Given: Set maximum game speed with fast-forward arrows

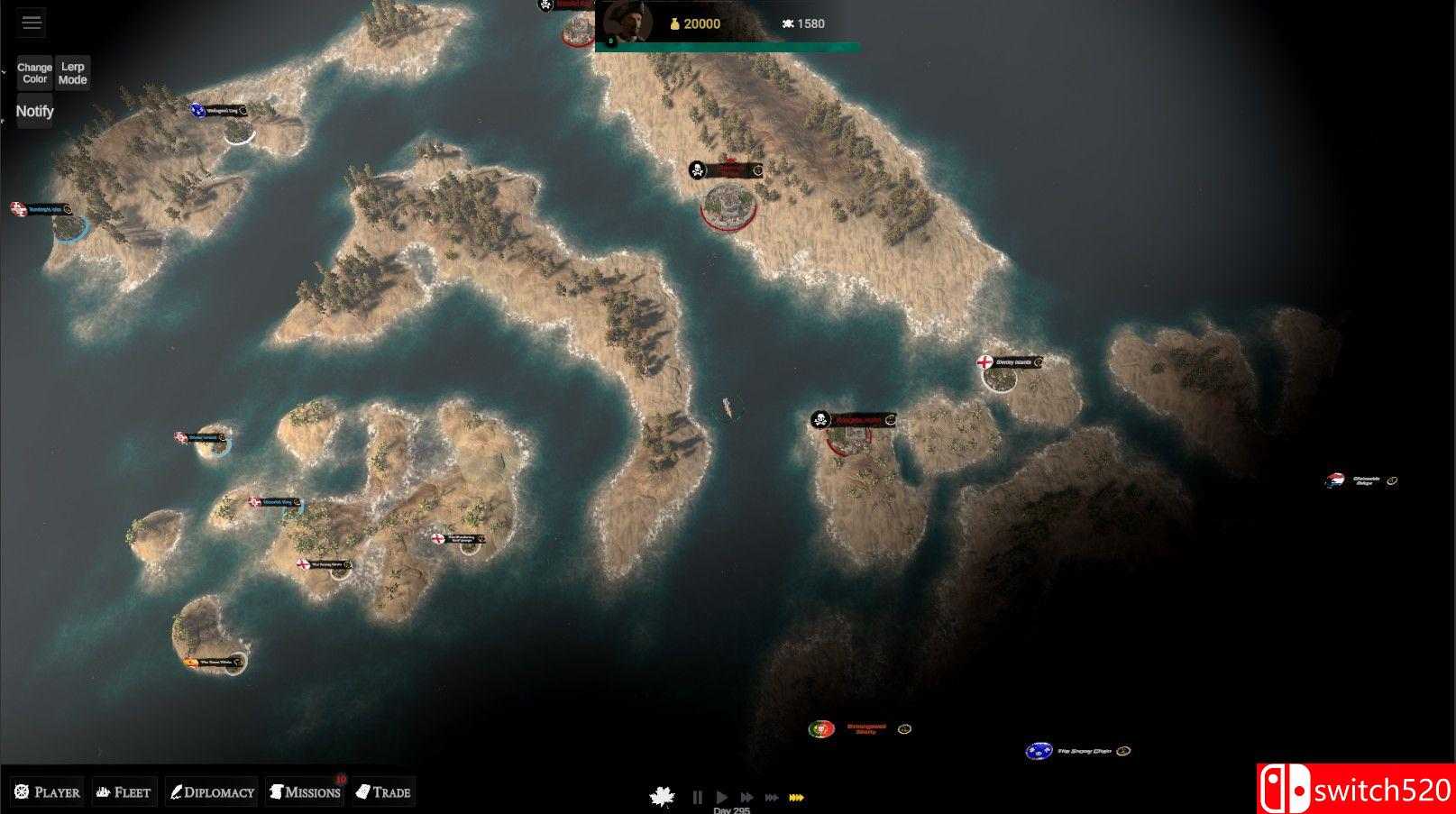Looking at the screenshot, I should tap(797, 797).
